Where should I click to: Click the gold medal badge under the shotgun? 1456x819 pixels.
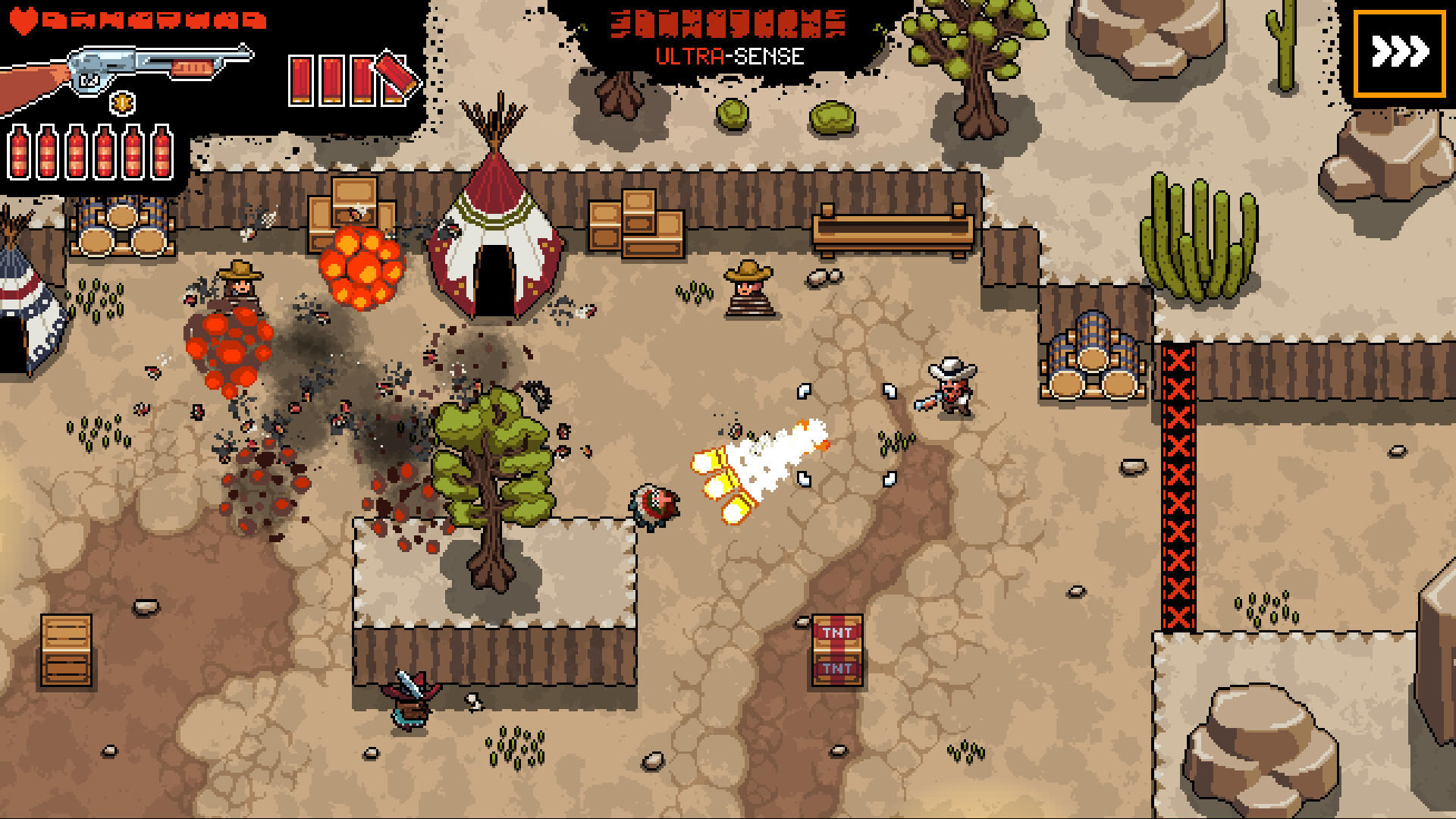point(121,101)
